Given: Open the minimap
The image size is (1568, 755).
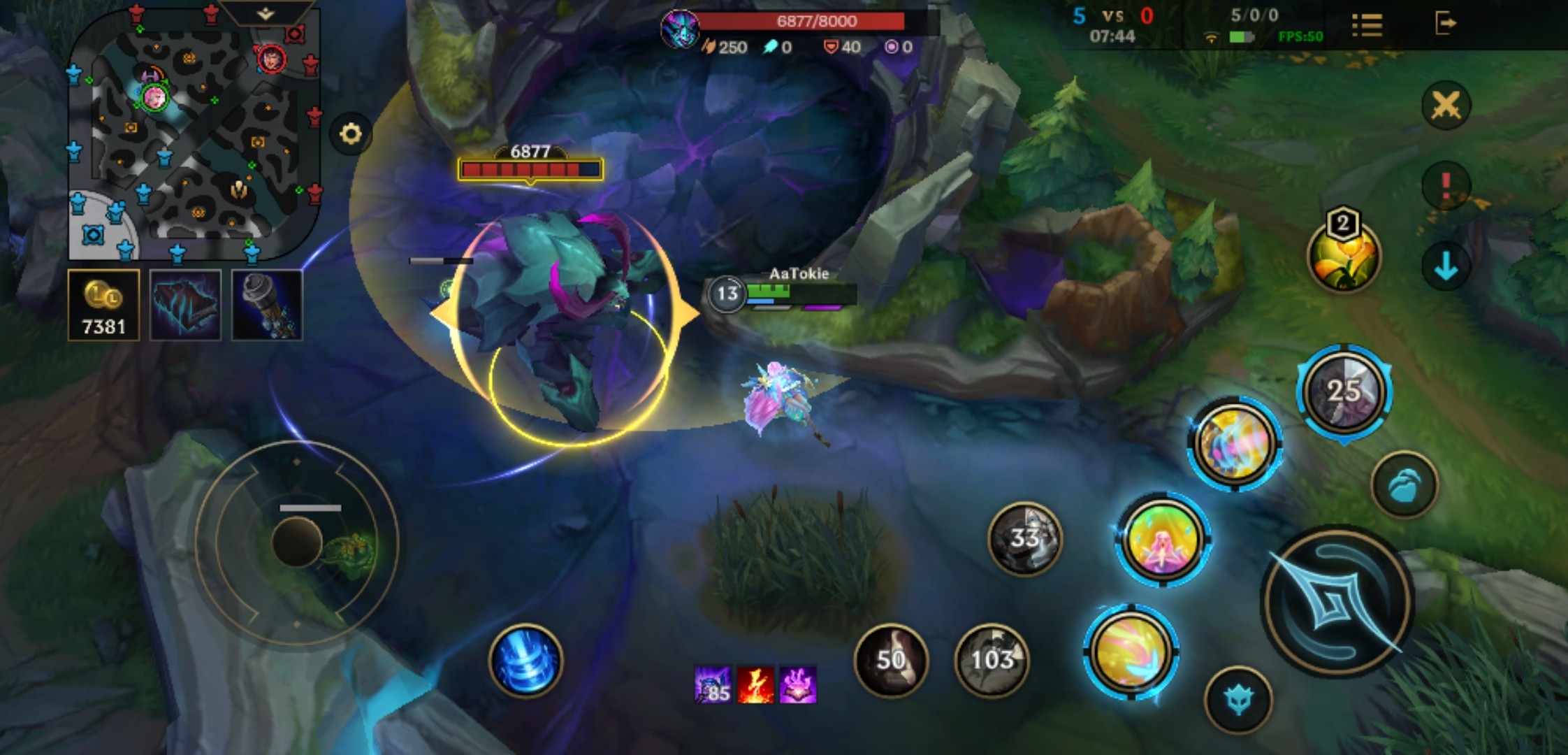Looking at the screenshot, I should pos(194,133).
